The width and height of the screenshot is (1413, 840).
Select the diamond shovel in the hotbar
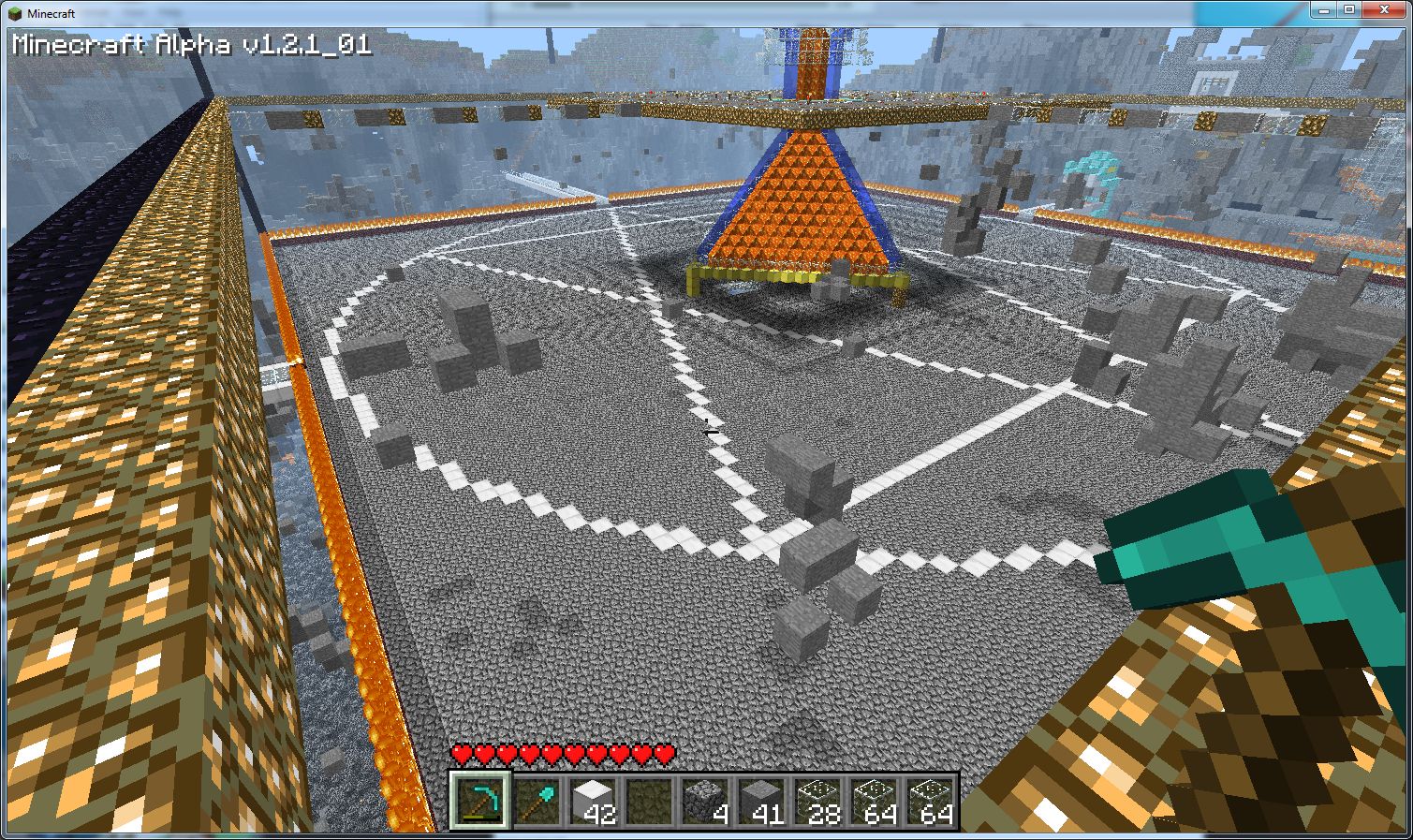pyautogui.click(x=539, y=799)
